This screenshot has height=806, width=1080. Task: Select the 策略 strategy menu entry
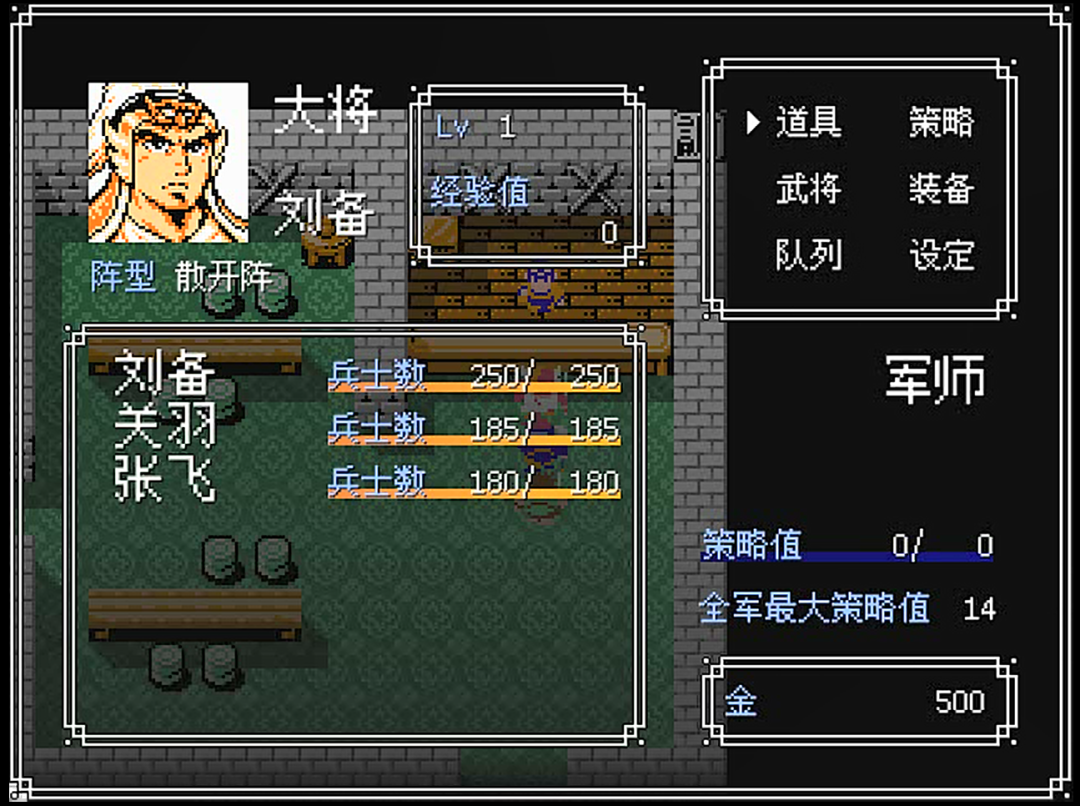(x=941, y=123)
